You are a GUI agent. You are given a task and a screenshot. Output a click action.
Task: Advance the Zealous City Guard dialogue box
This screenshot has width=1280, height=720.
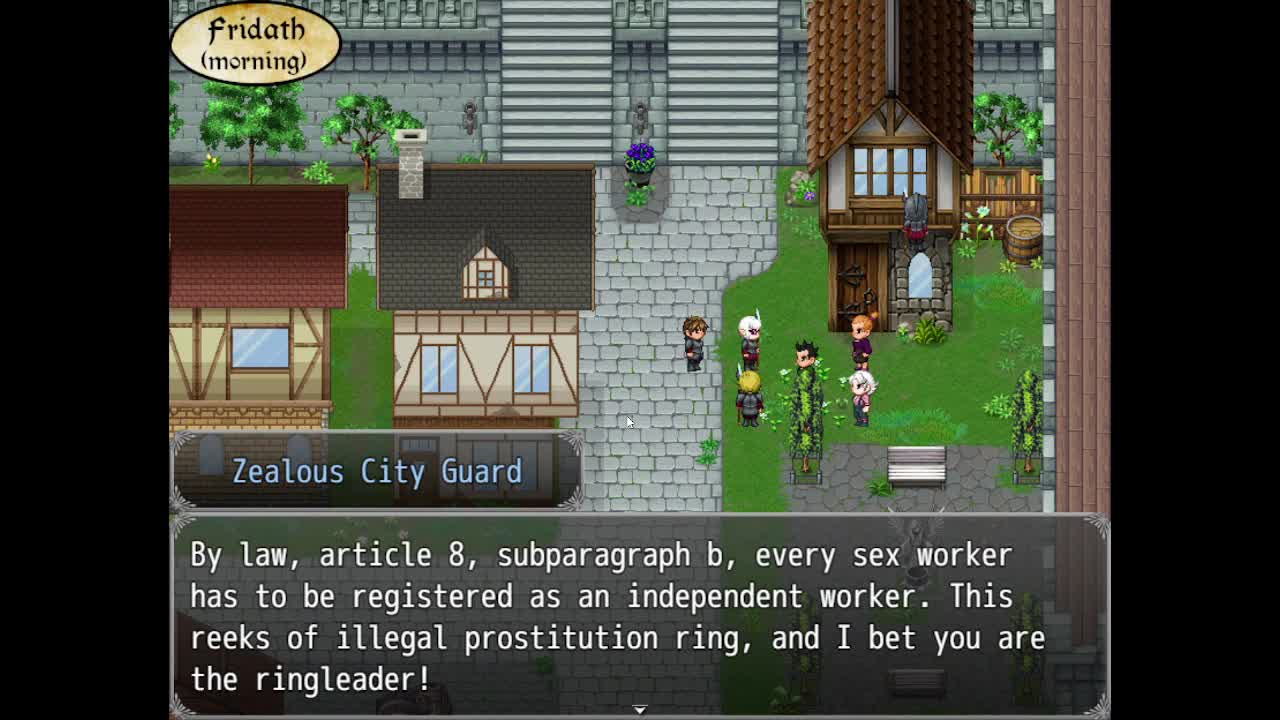point(640,615)
